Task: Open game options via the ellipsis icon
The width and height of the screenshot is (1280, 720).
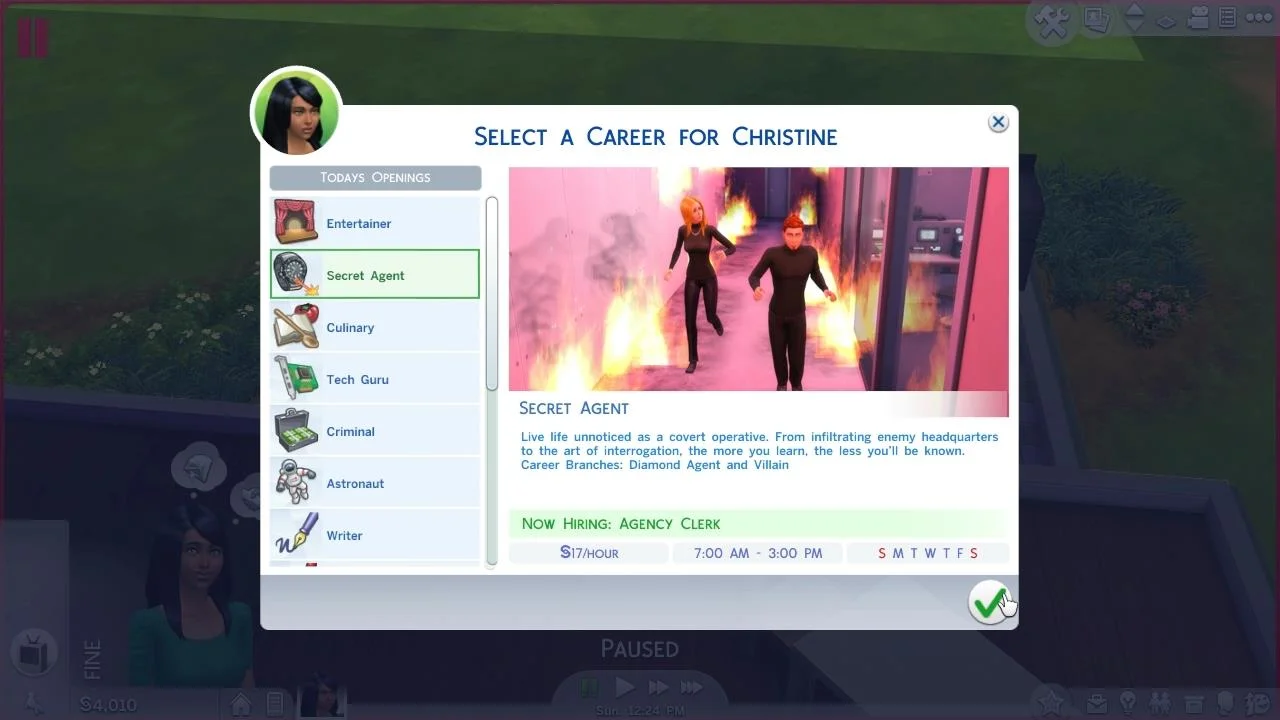Action: point(1257,17)
